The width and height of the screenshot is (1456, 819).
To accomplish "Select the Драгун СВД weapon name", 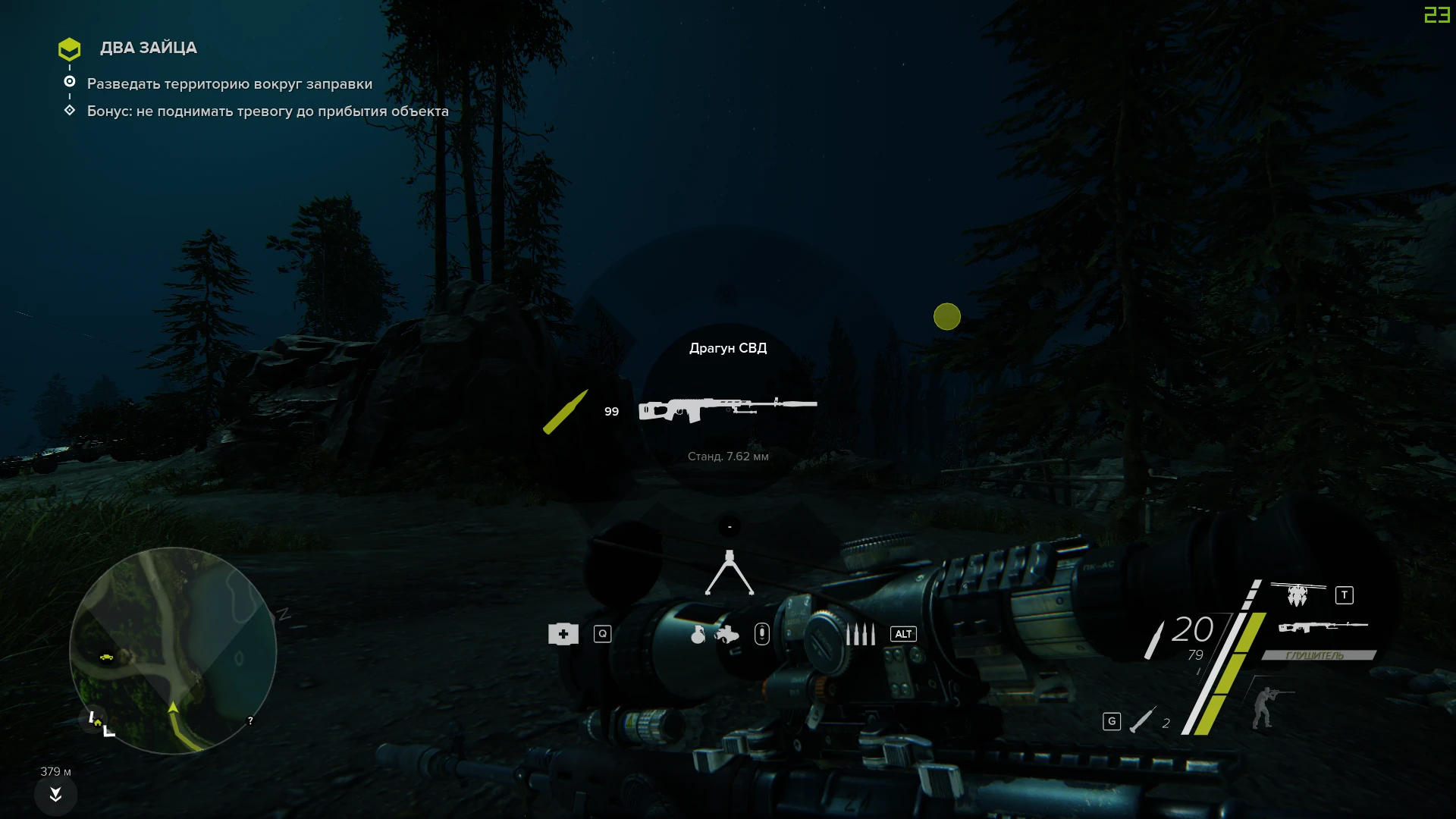I will point(728,348).
